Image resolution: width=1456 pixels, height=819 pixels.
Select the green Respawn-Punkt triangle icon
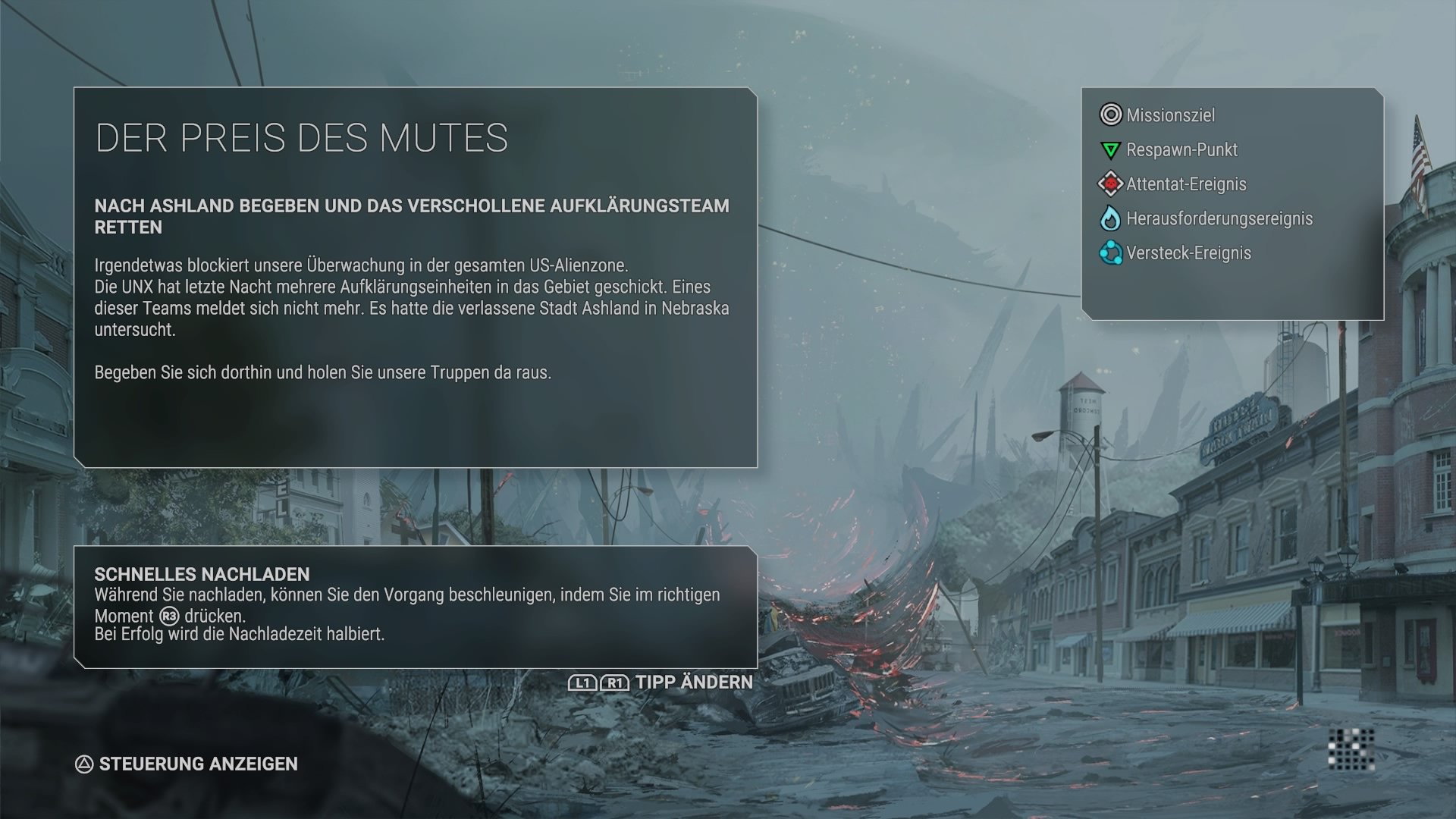1109,149
